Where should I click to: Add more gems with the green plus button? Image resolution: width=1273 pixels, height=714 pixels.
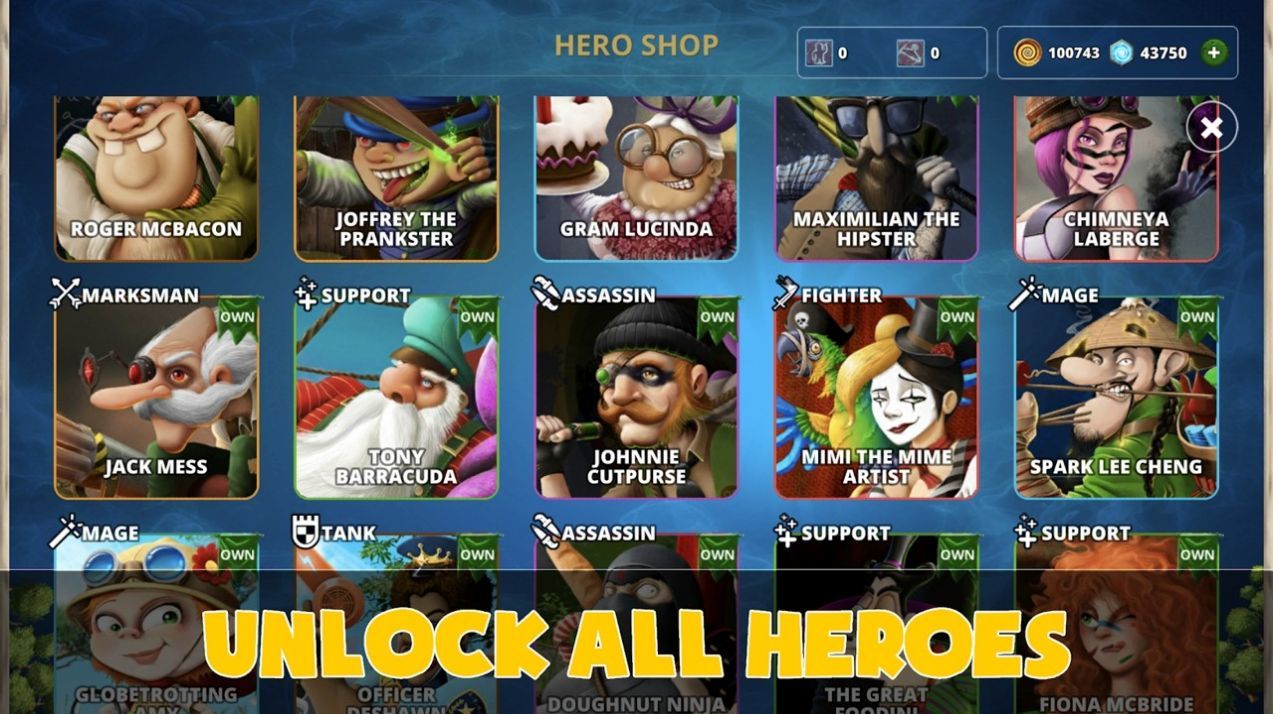coord(1214,53)
